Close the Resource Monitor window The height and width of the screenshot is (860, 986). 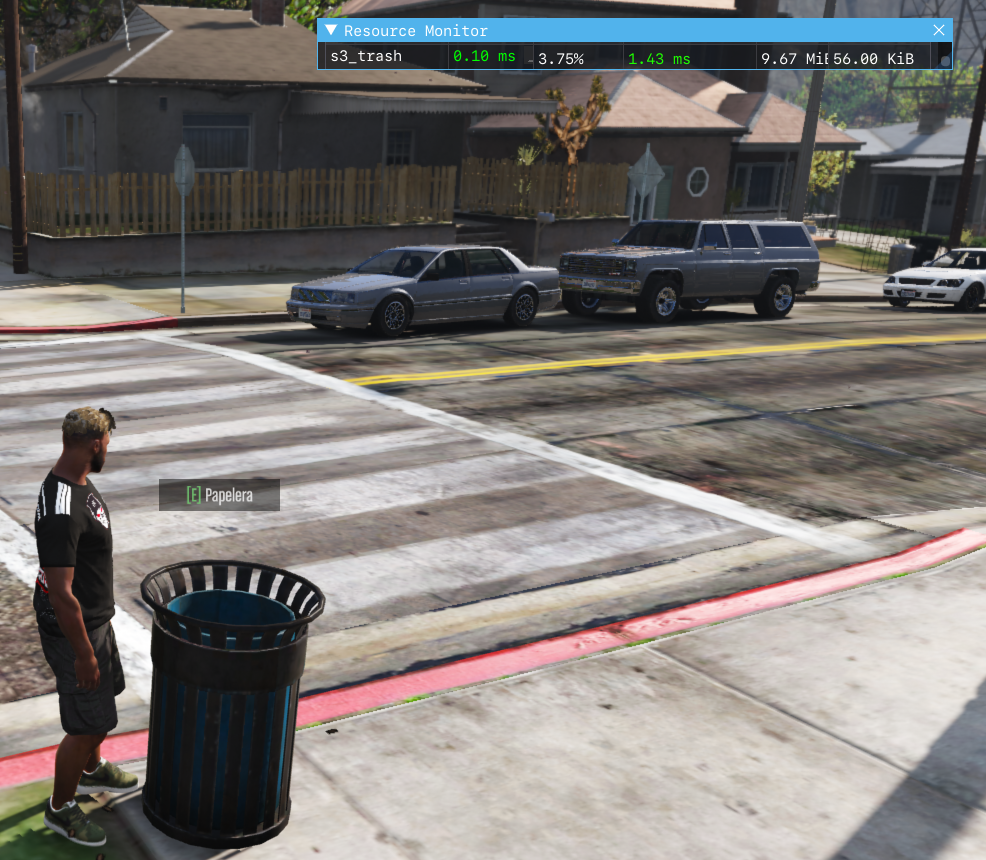(938, 30)
